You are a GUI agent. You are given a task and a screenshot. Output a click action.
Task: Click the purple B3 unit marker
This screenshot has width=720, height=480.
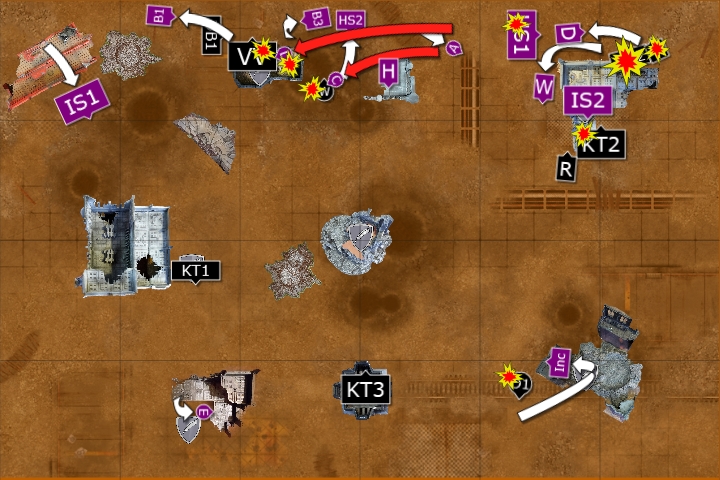pyautogui.click(x=315, y=19)
